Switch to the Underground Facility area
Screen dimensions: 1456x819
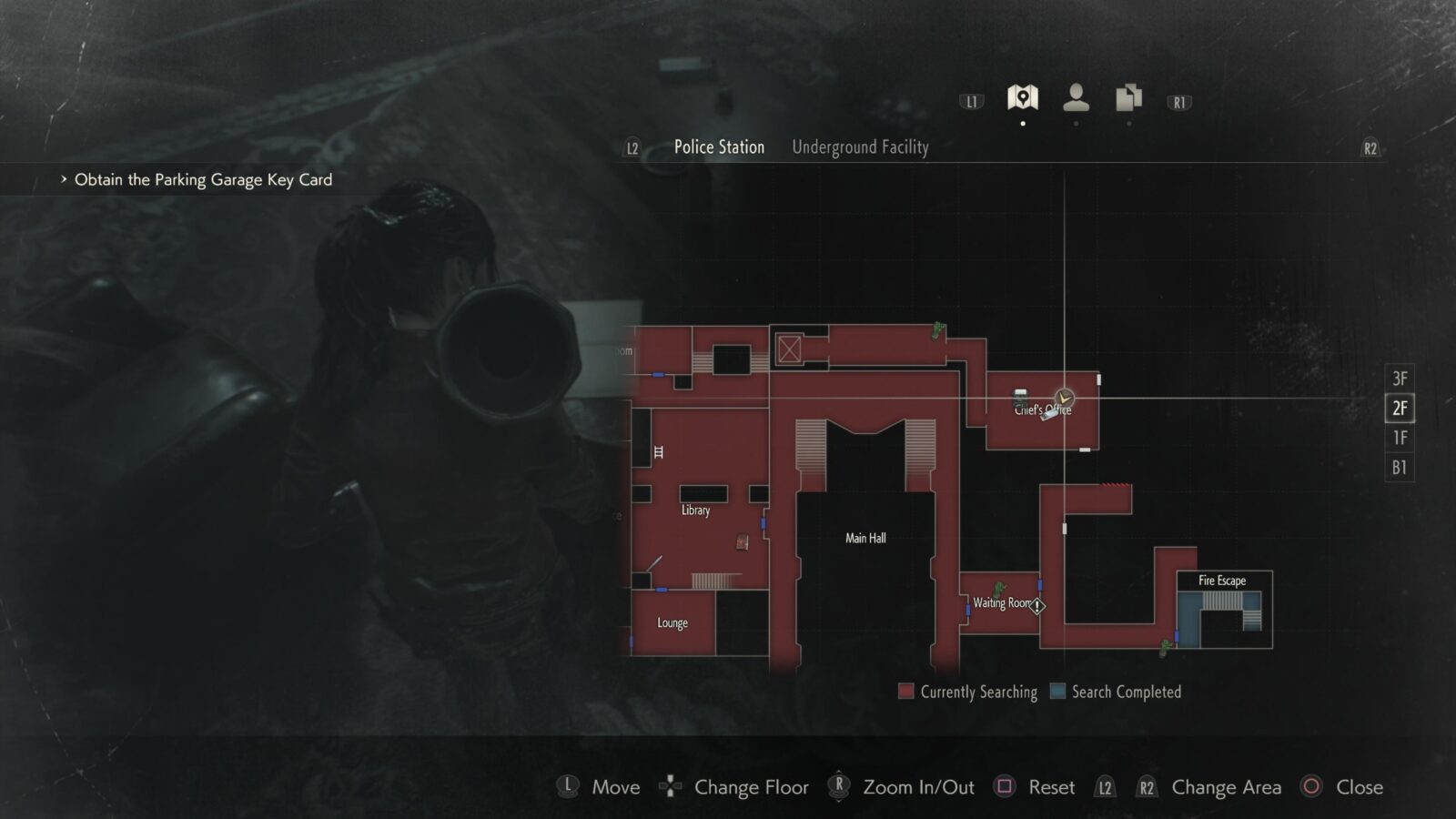coord(860,147)
